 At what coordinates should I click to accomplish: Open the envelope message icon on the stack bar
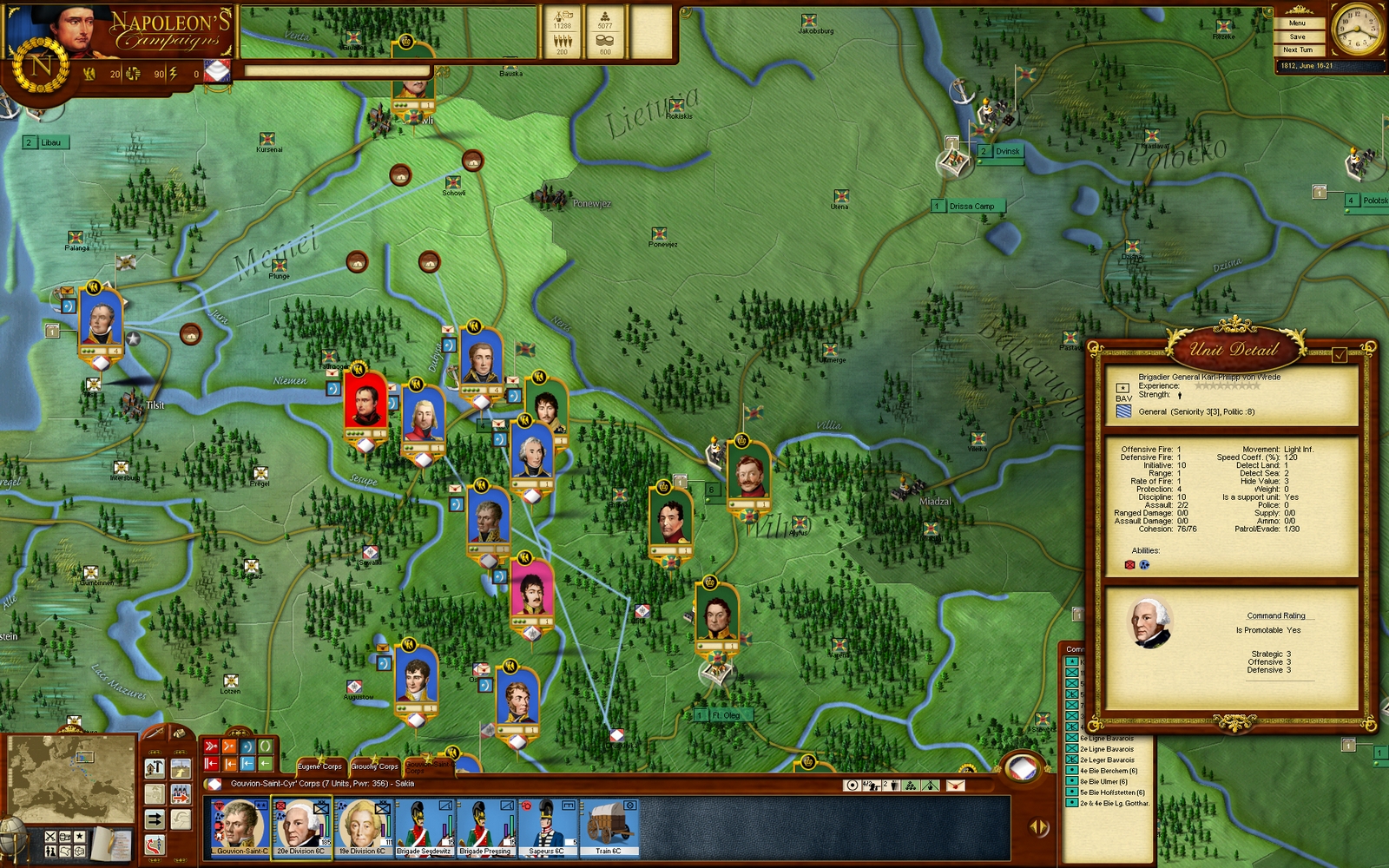(955, 786)
